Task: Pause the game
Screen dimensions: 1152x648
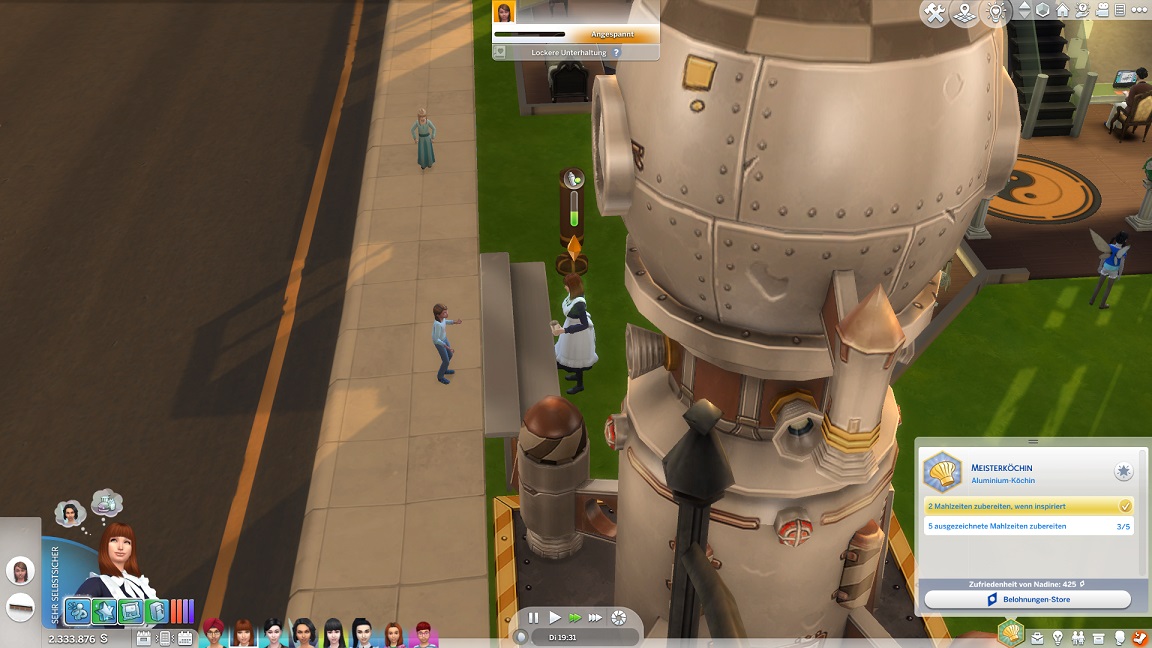Action: point(533,618)
